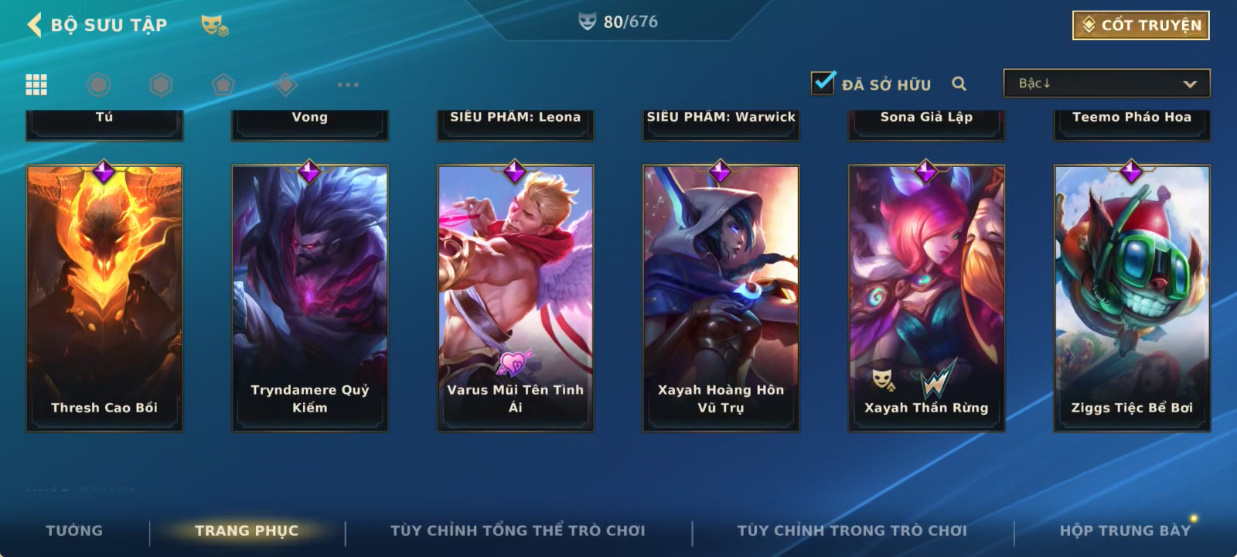The image size is (1237, 557).
Task: Pick the Varus Mũi Tên Tình Ái card
Action: point(515,298)
